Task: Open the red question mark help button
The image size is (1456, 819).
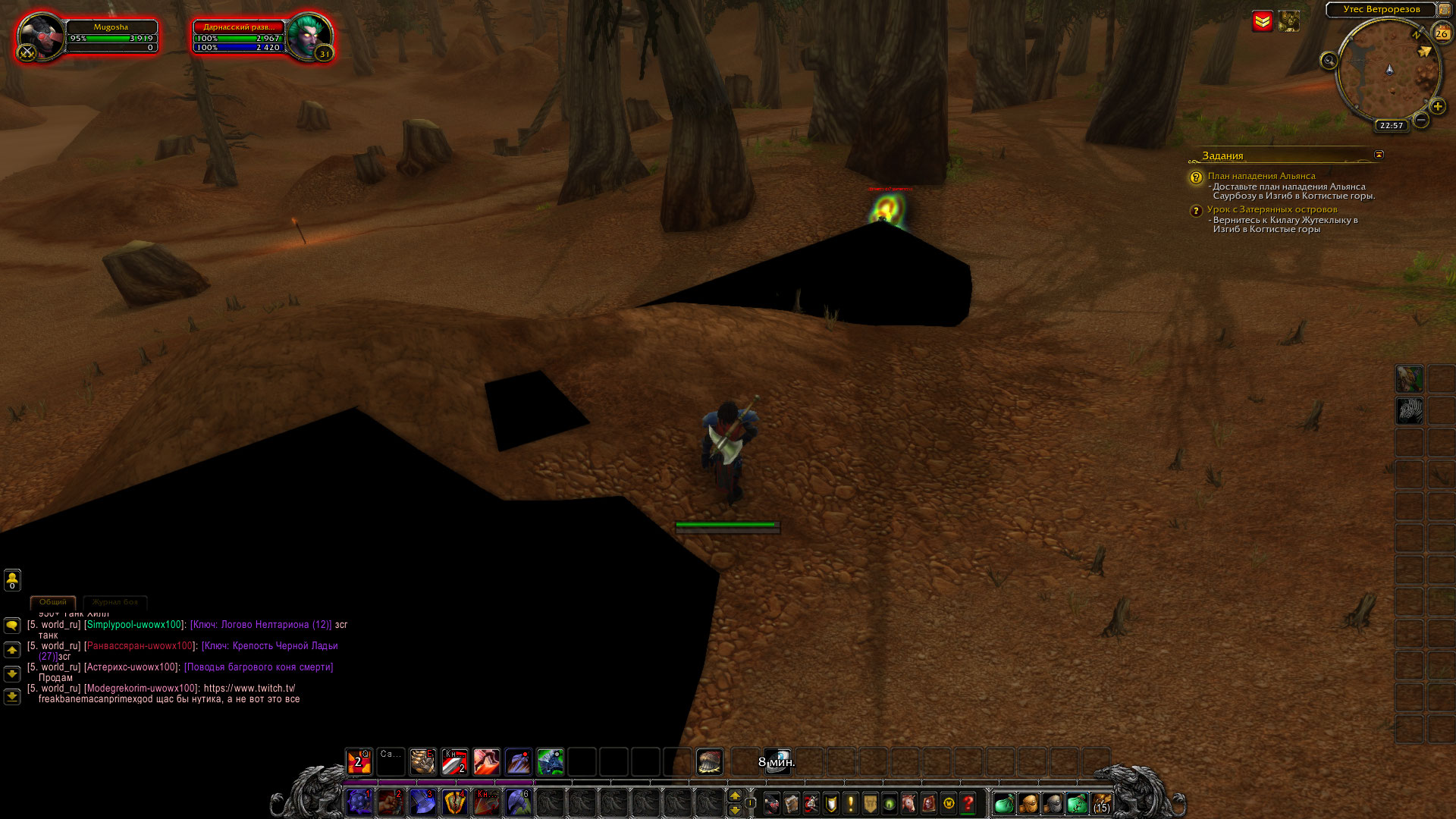Action: 968,803
